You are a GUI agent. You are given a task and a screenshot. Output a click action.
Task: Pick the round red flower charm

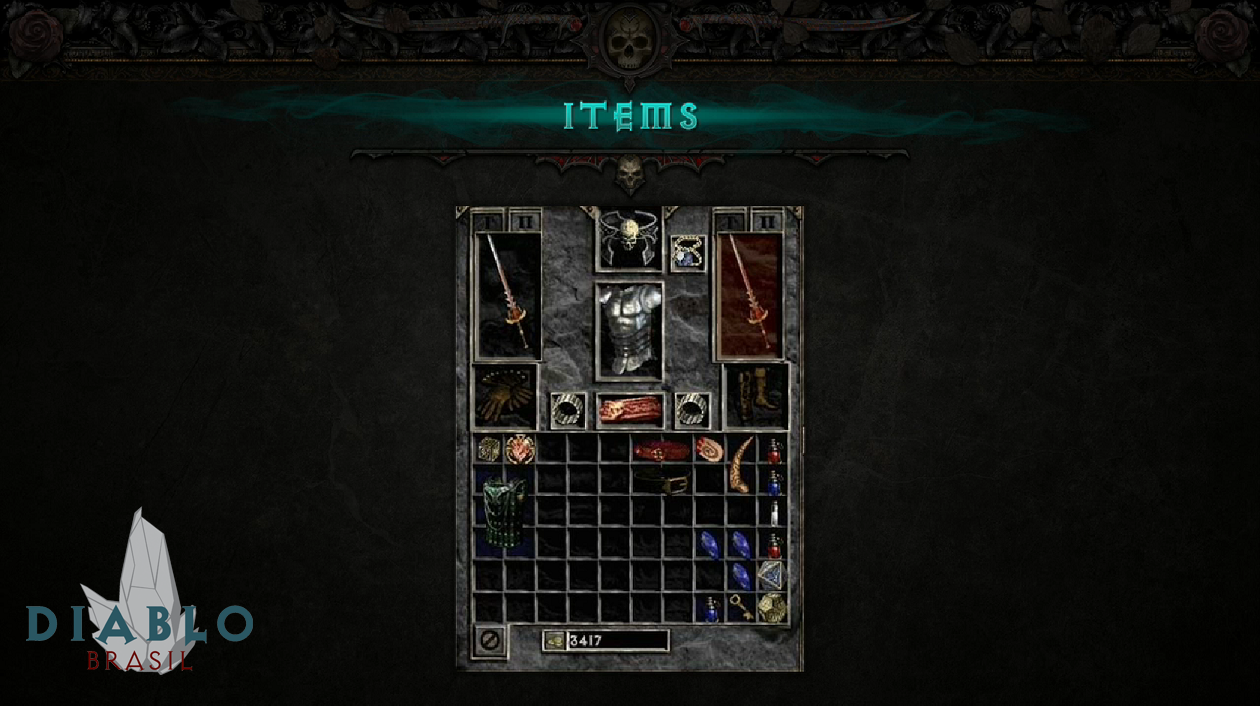[519, 449]
